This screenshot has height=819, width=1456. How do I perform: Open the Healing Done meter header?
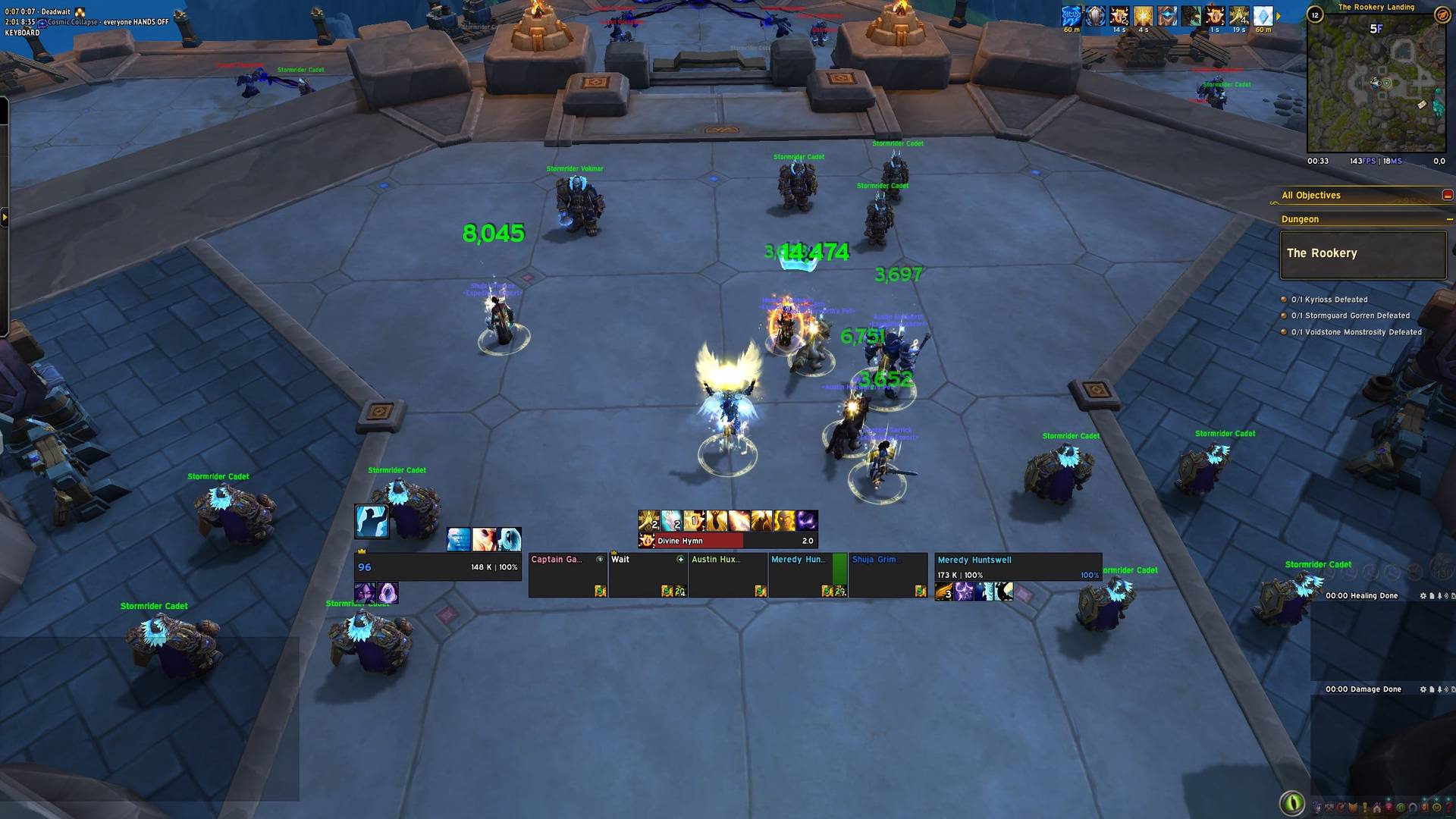pyautogui.click(x=1361, y=596)
